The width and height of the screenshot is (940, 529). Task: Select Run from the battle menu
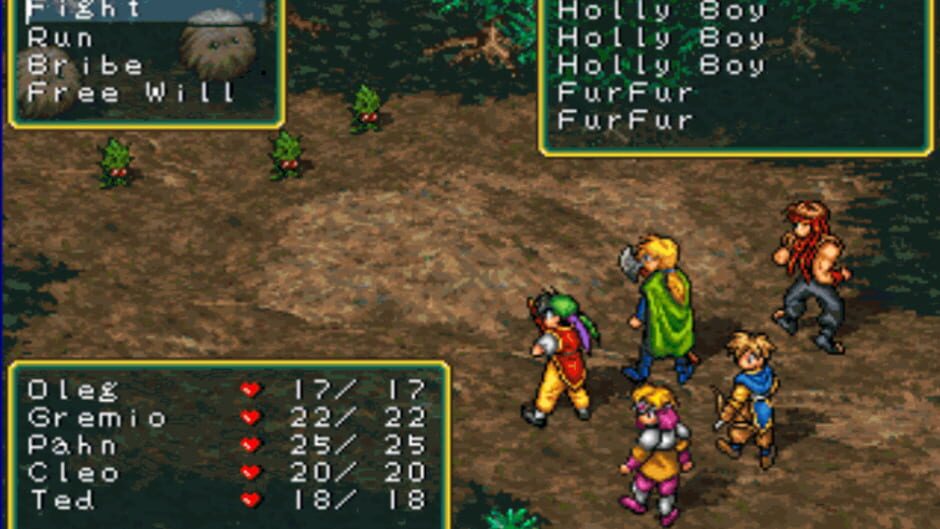[60, 38]
